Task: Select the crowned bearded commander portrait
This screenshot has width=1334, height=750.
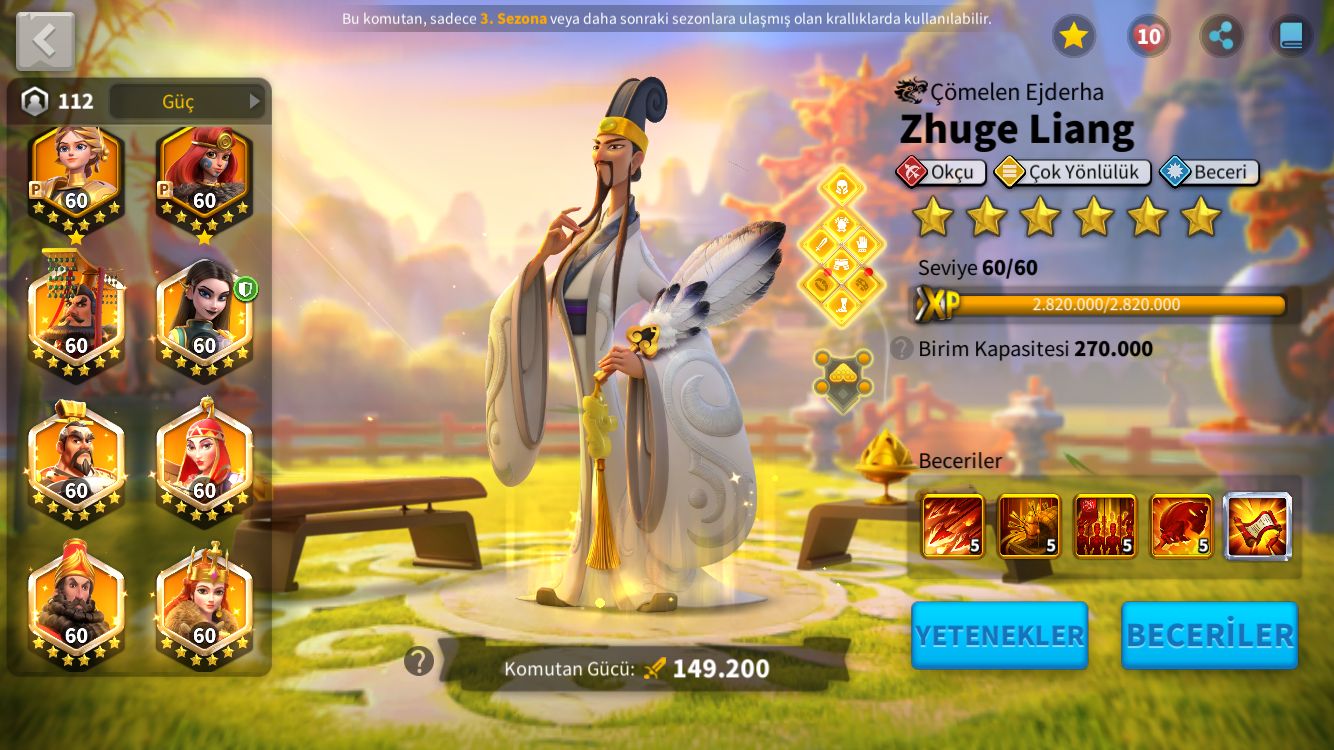Action: [x=76, y=459]
